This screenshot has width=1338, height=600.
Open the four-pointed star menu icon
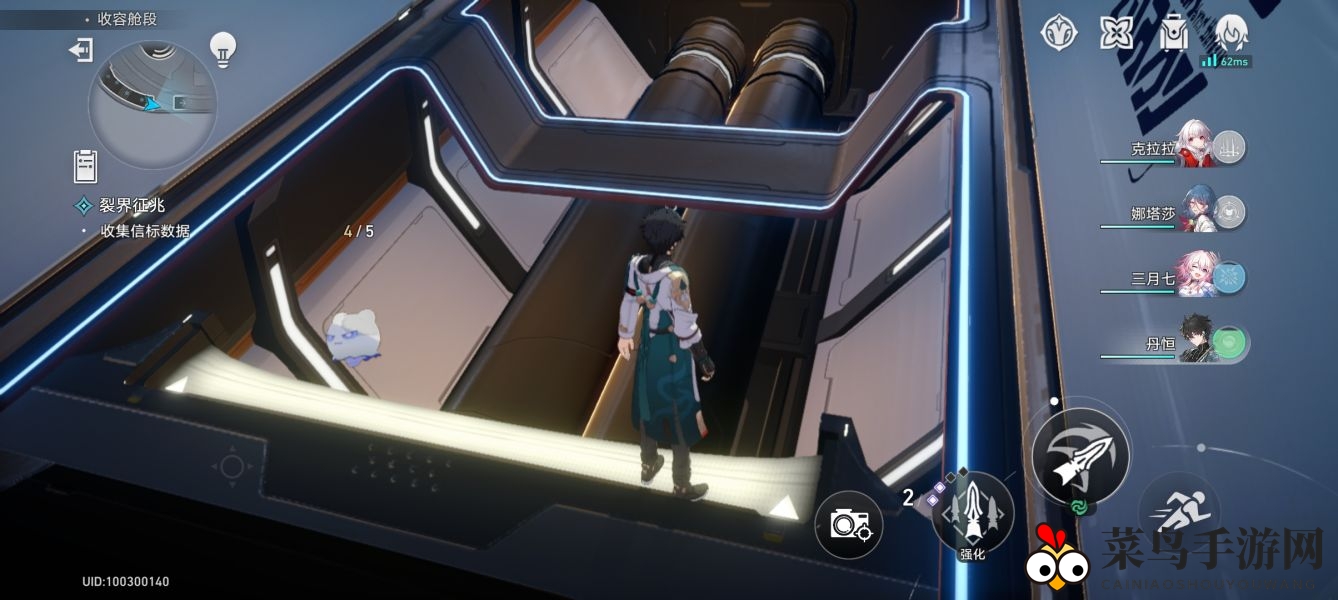[x=1115, y=33]
